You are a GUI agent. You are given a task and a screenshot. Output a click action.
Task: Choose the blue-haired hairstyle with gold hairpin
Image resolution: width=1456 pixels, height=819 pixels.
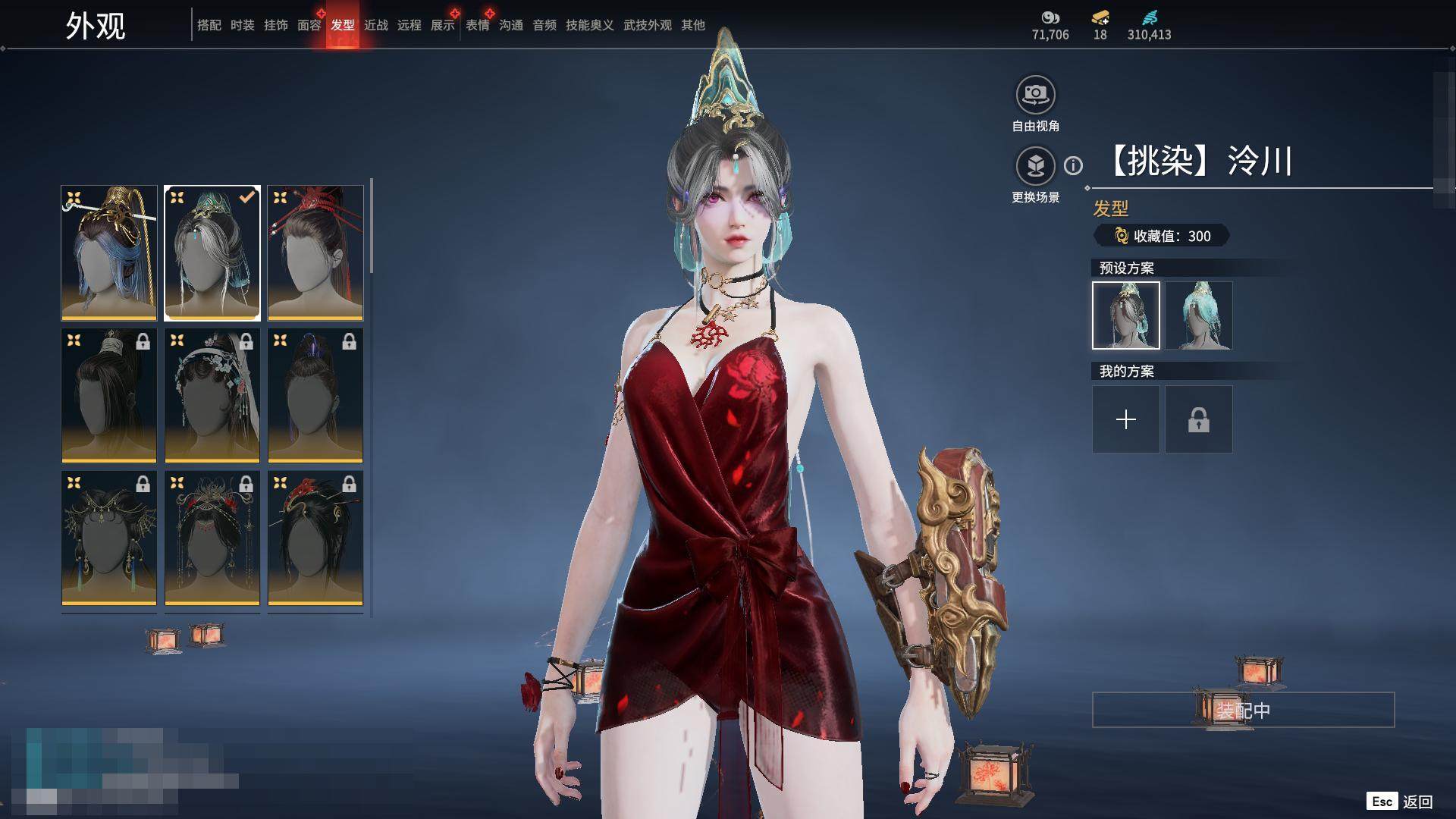coord(109,253)
